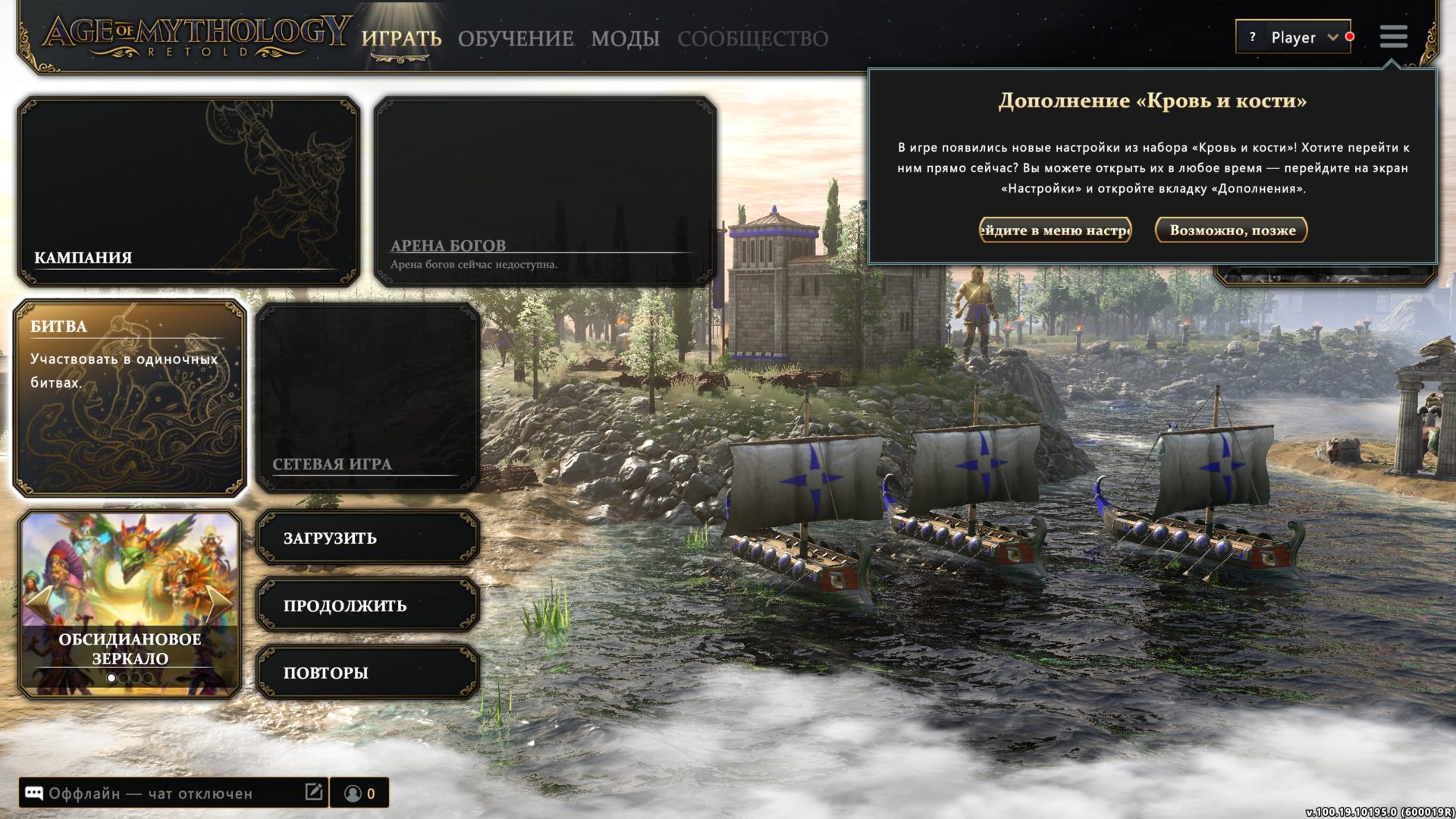Select the second carousel dot under Обсидиановое зеркало
This screenshot has width=1456, height=819.
(x=124, y=678)
